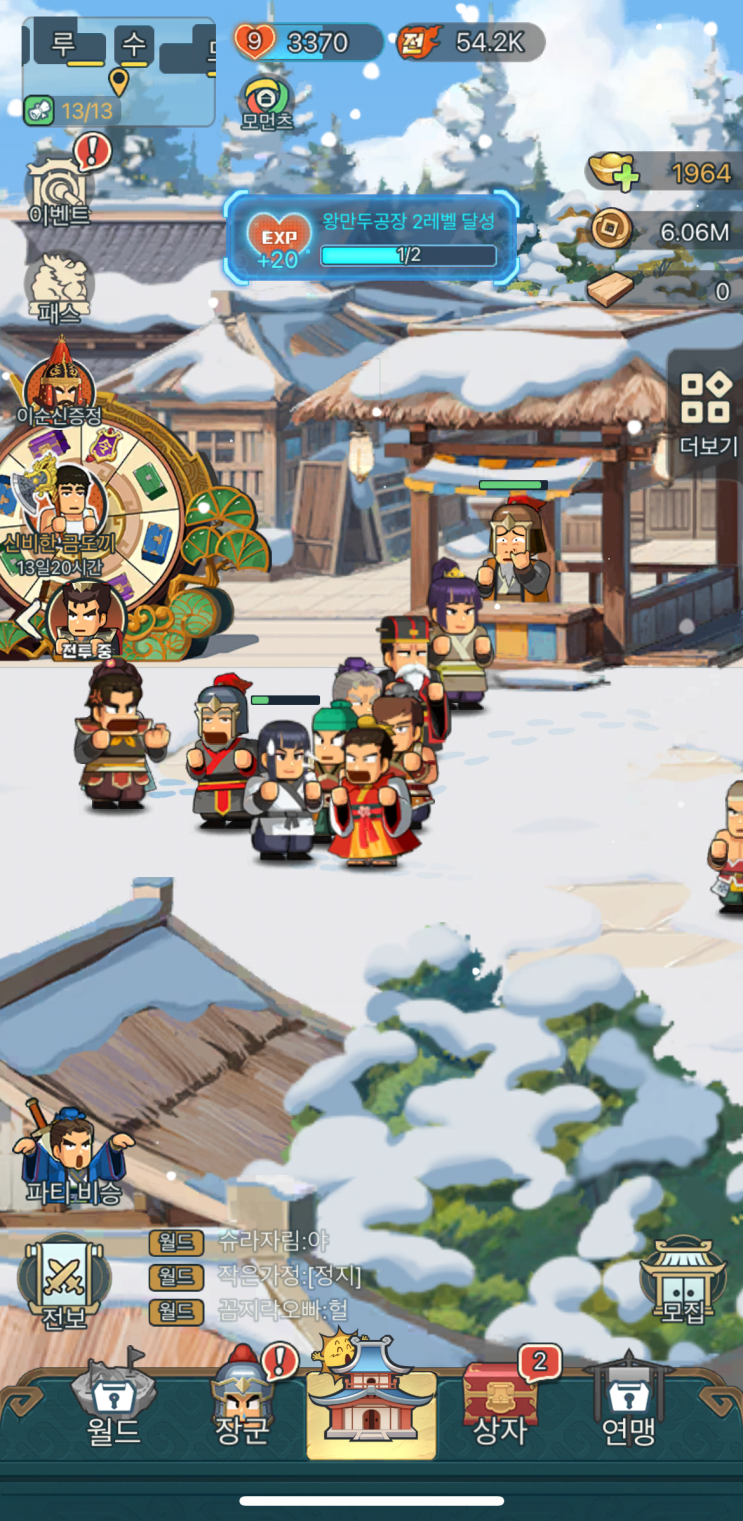Image resolution: width=743 pixels, height=1521 pixels.
Task: Switch to the 월드 world tab
Action: click(113, 1405)
